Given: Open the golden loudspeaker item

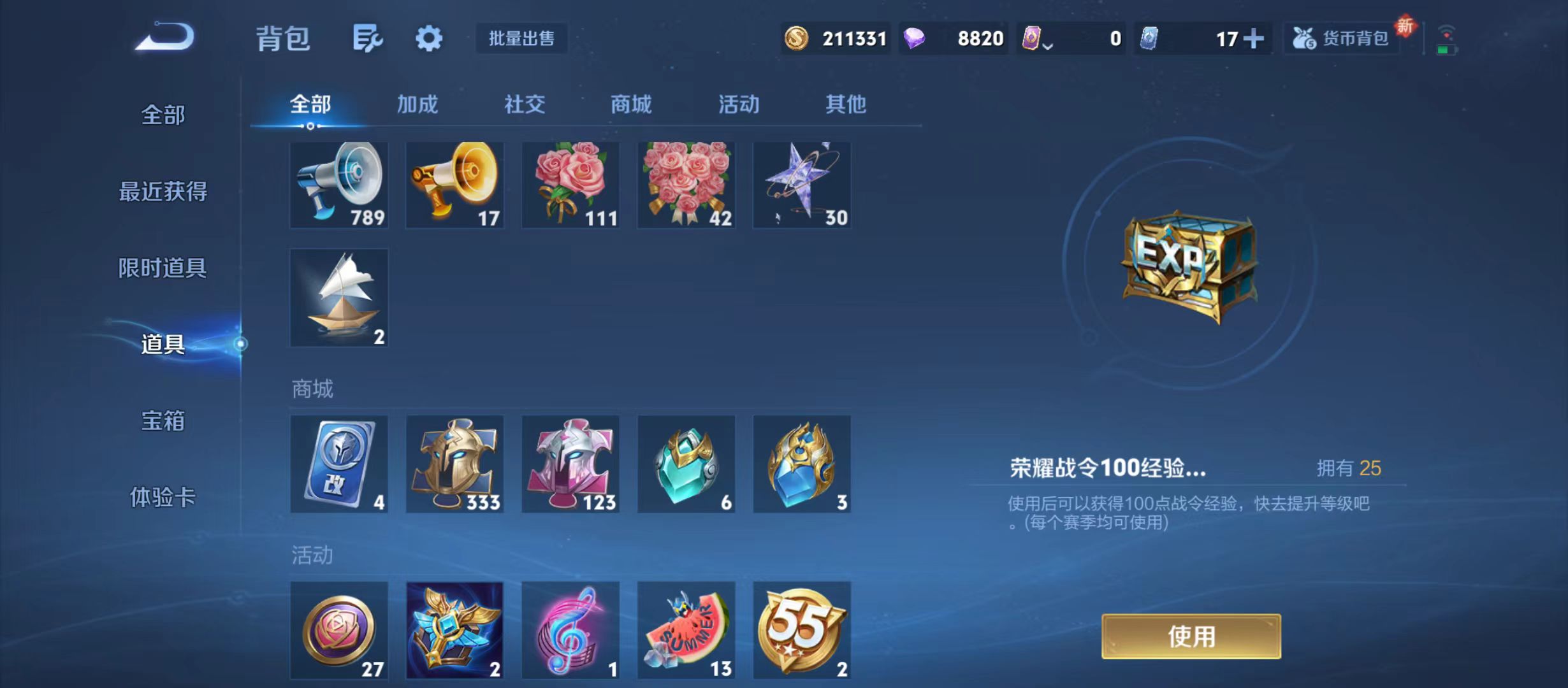Looking at the screenshot, I should (454, 185).
